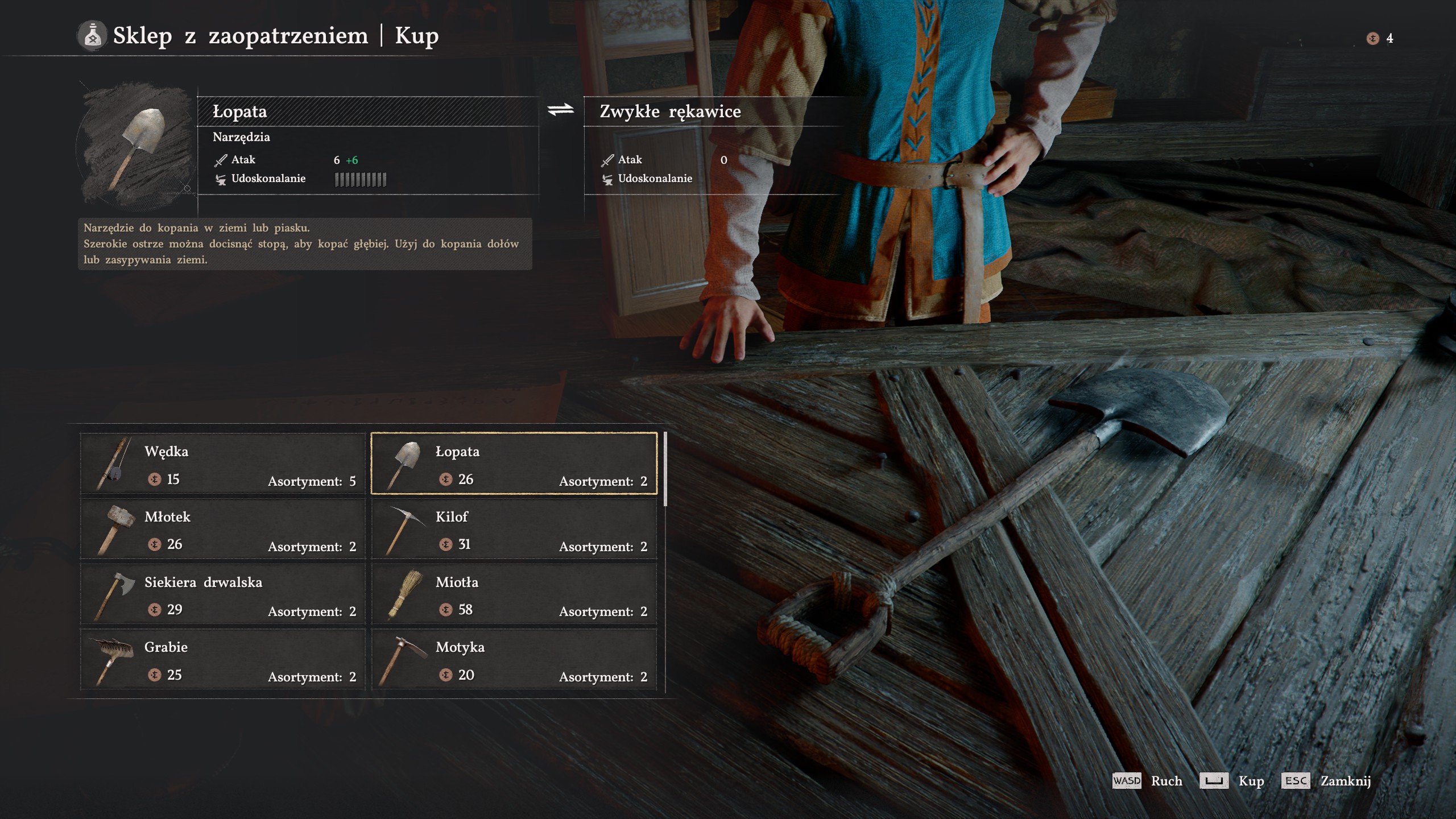Viewport: 1456px width, 819px height.
Task: Select the Wędka fishing rod item
Action: pyautogui.click(x=223, y=464)
